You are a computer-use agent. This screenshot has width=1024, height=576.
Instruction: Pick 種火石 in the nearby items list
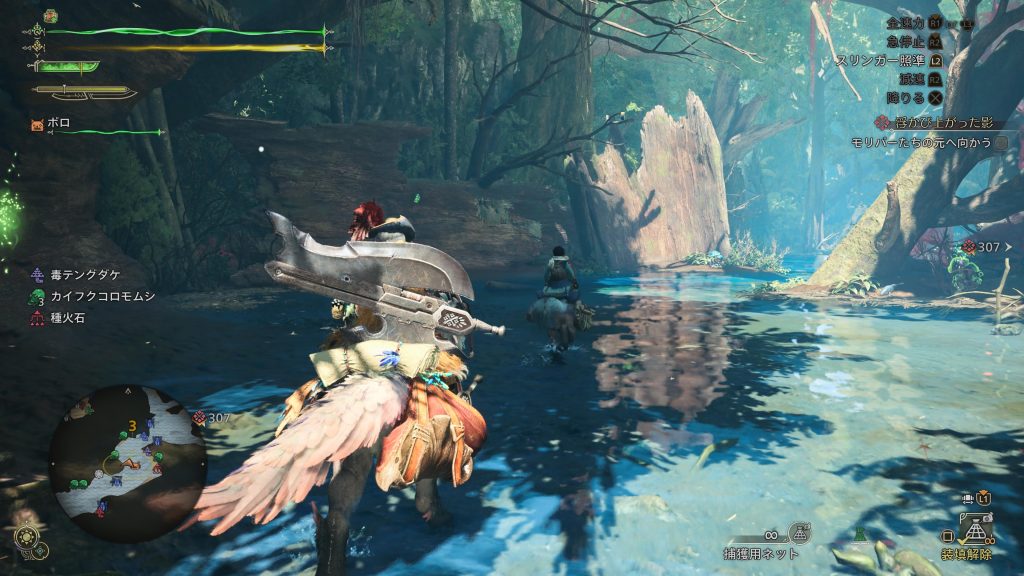(x=68, y=318)
